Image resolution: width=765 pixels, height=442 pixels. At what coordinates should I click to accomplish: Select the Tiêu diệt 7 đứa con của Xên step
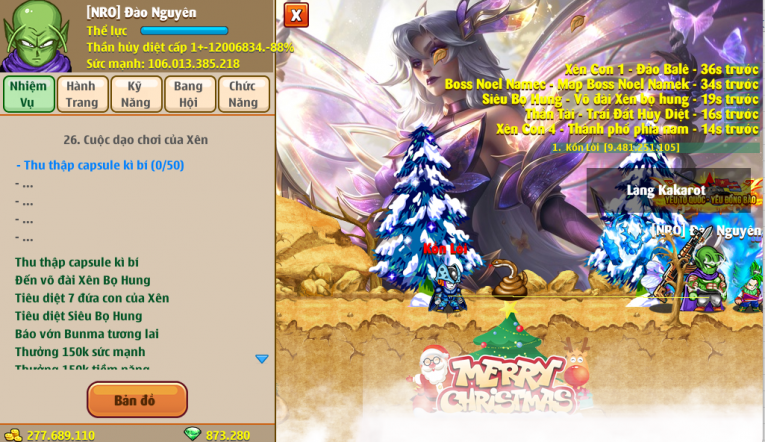pyautogui.click(x=92, y=298)
